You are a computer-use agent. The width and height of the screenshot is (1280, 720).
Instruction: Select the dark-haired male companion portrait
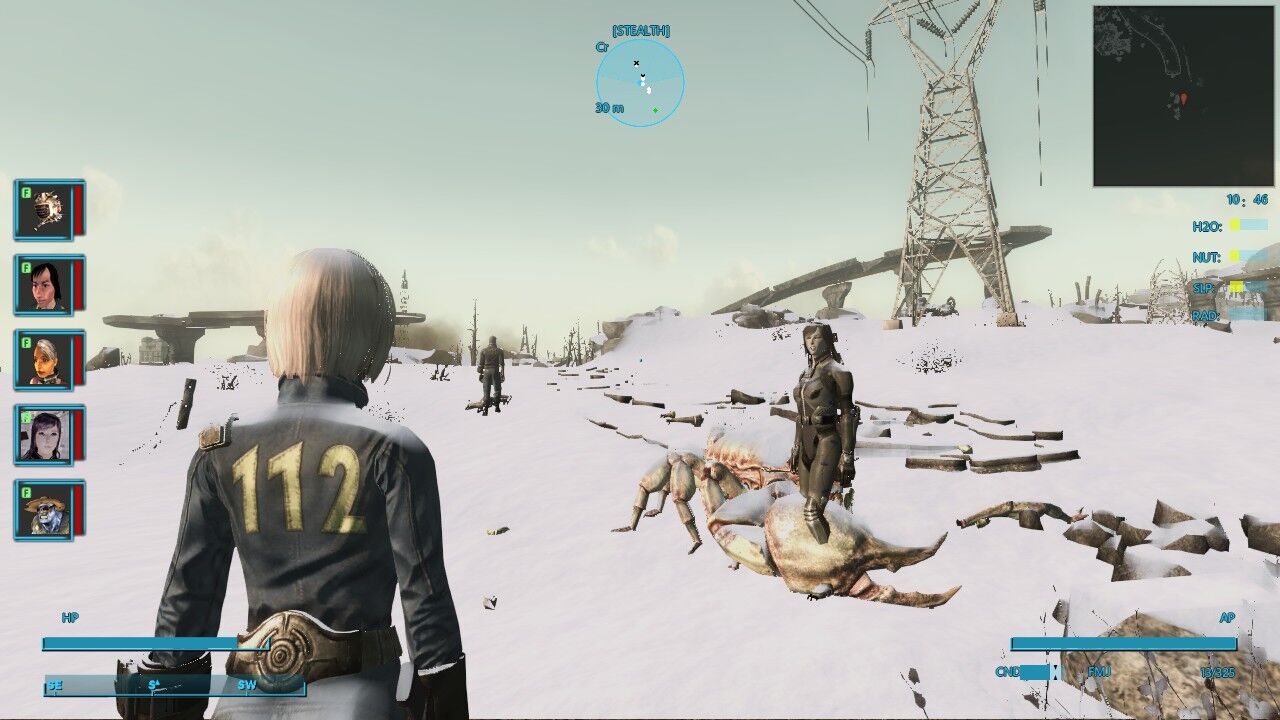[45, 288]
